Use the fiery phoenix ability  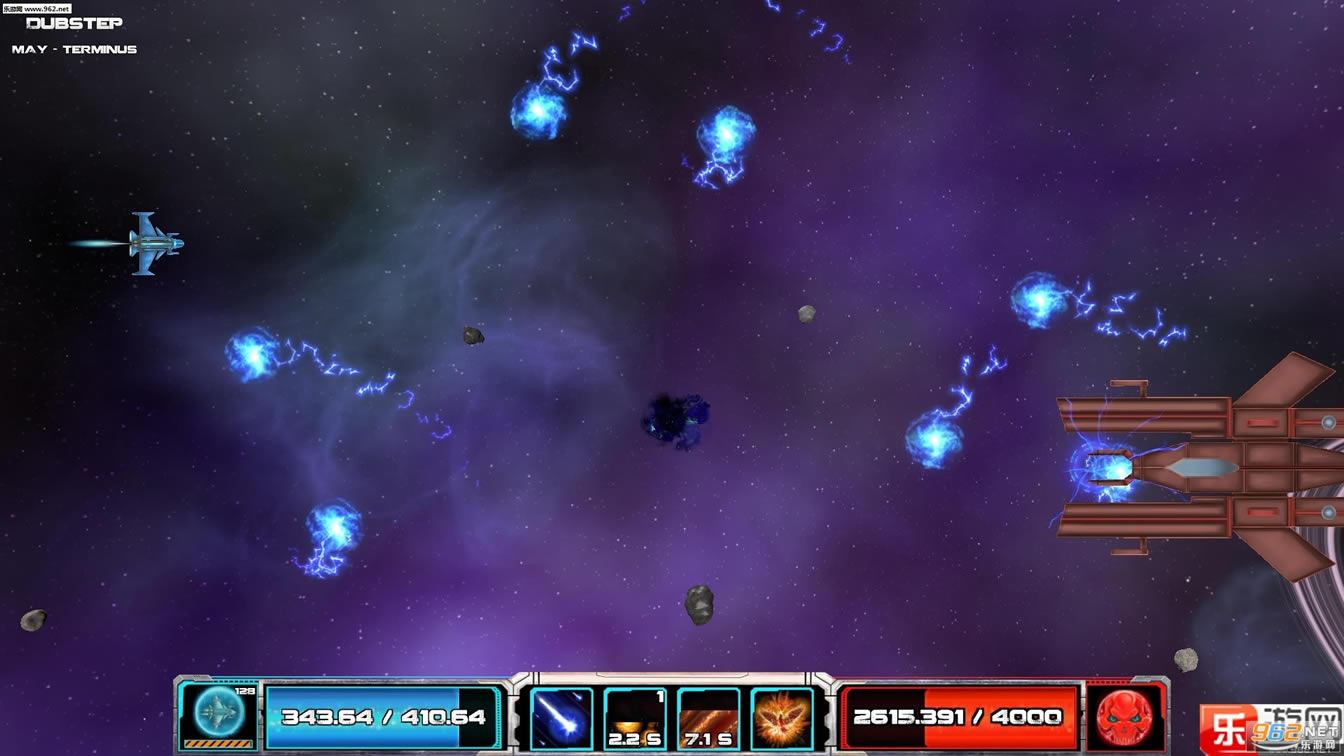tap(782, 718)
